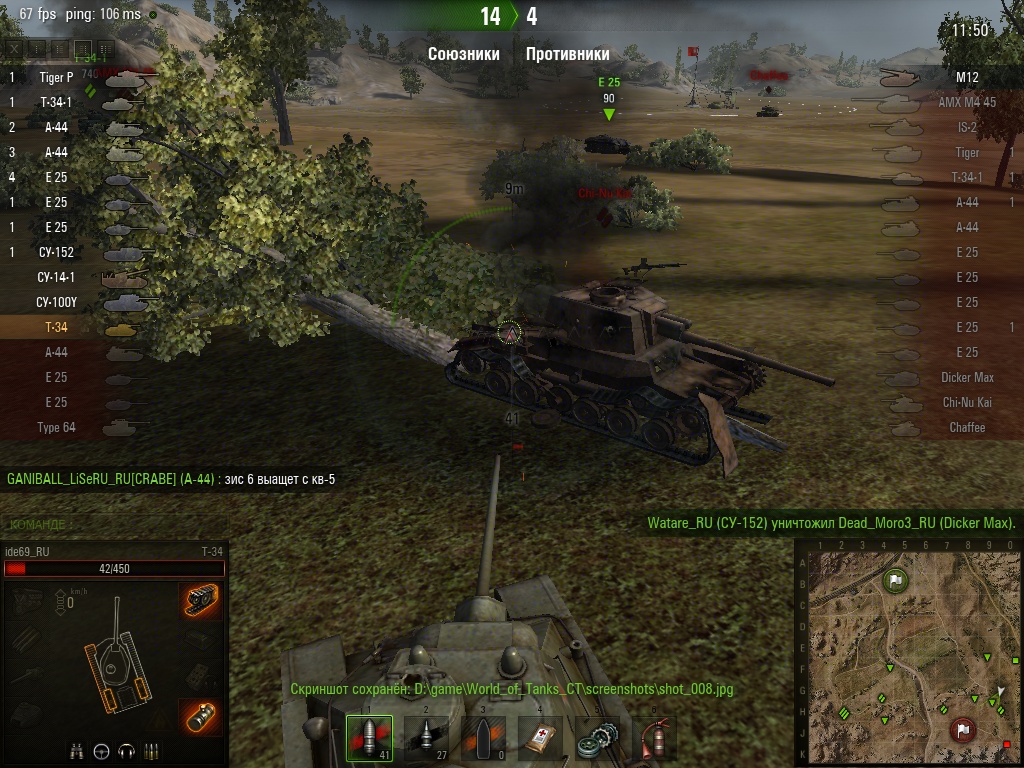
Task: Activate the repair kit consumable
Action: click(x=598, y=738)
